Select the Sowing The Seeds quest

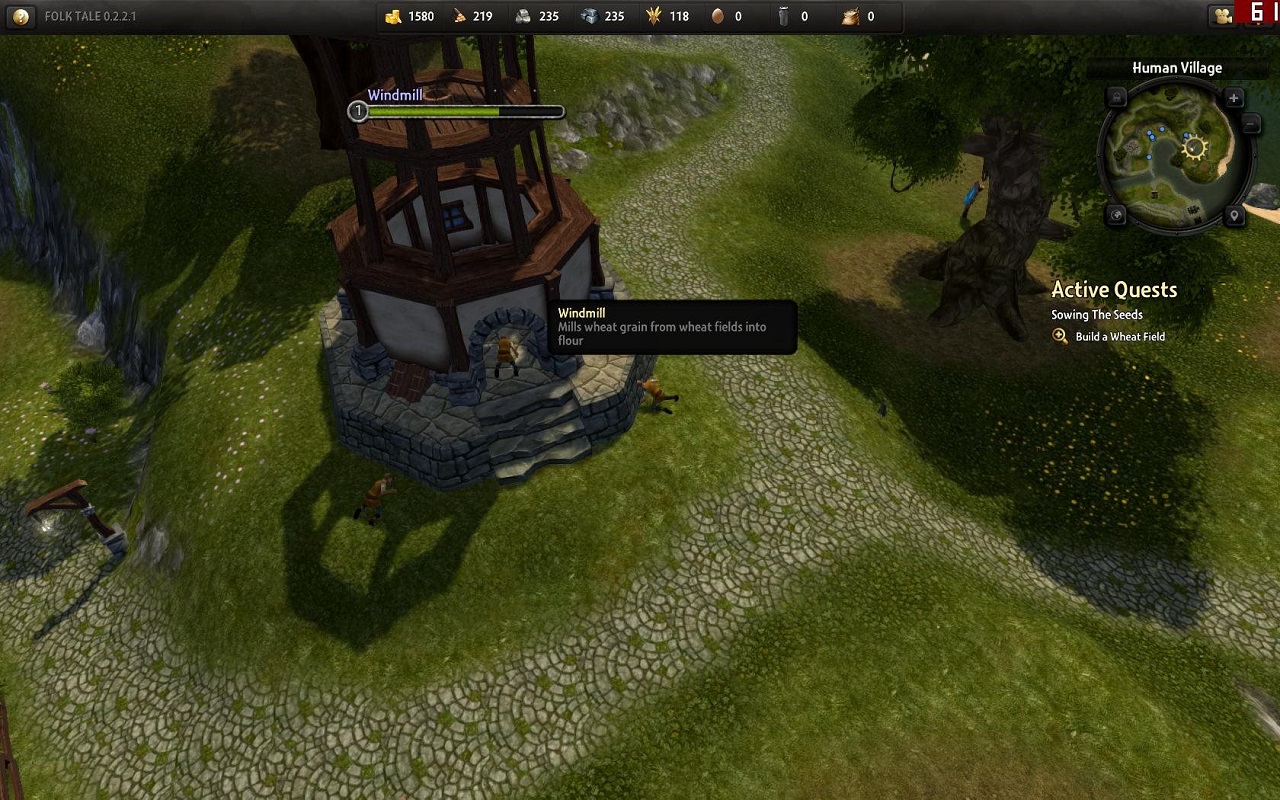1096,315
